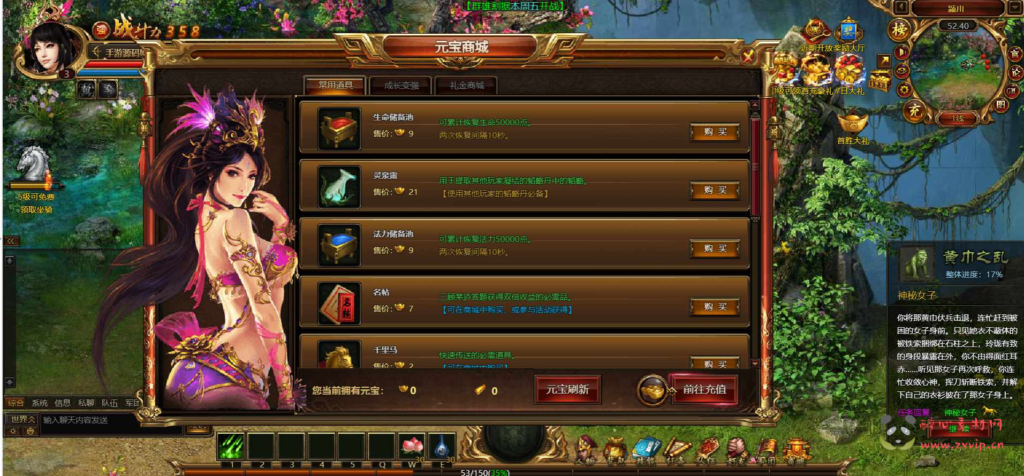Buy the 法力储备池 item

tap(714, 248)
